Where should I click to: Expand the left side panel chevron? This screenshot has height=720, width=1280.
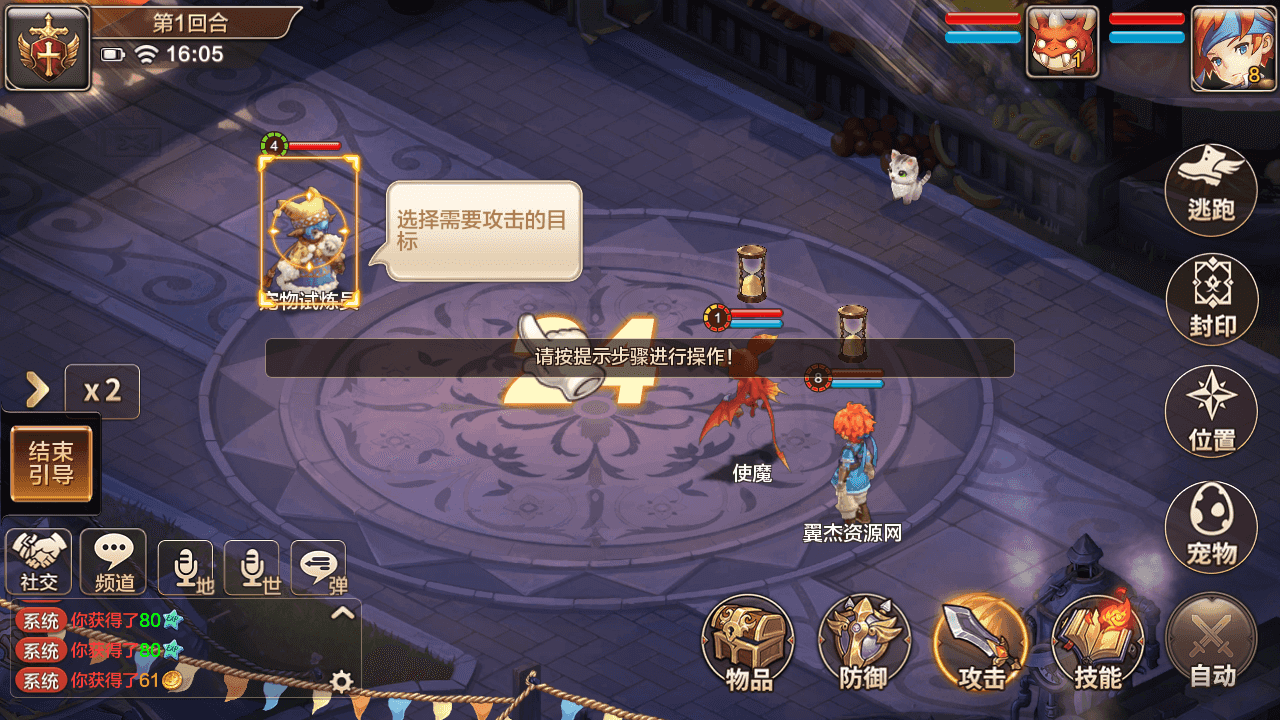point(38,391)
